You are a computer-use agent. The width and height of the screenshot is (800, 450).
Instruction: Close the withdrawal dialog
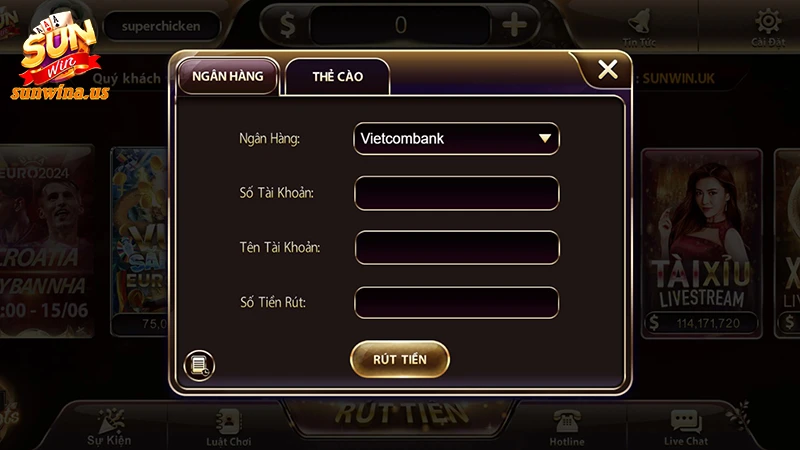point(607,70)
